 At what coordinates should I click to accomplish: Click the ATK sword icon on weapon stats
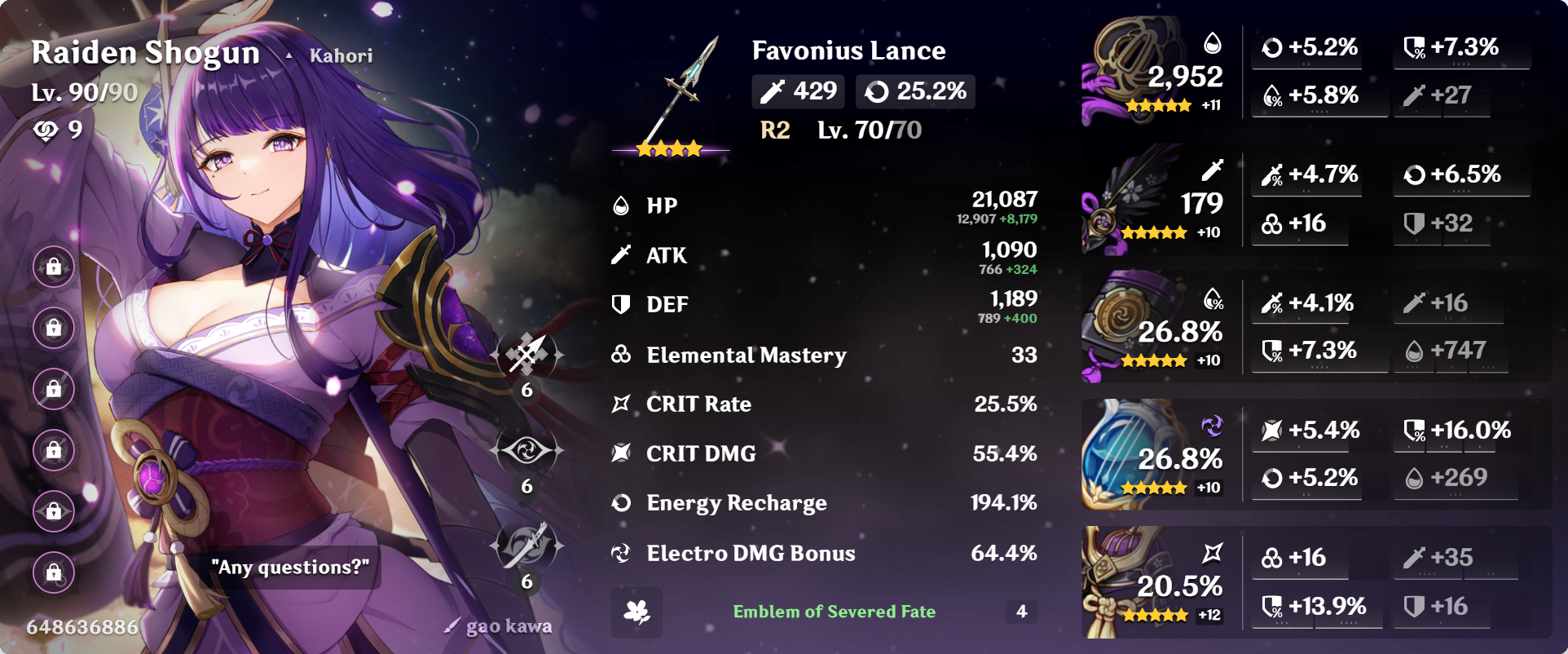pos(773,91)
